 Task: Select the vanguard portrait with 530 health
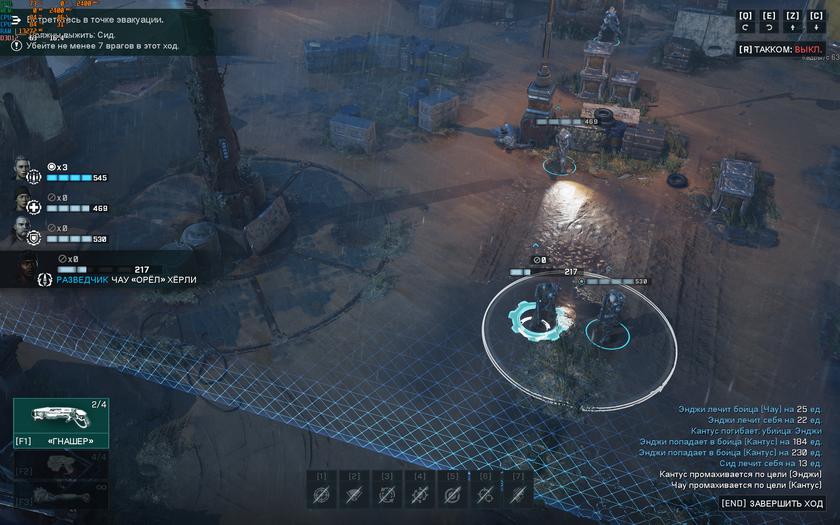tap(25, 233)
